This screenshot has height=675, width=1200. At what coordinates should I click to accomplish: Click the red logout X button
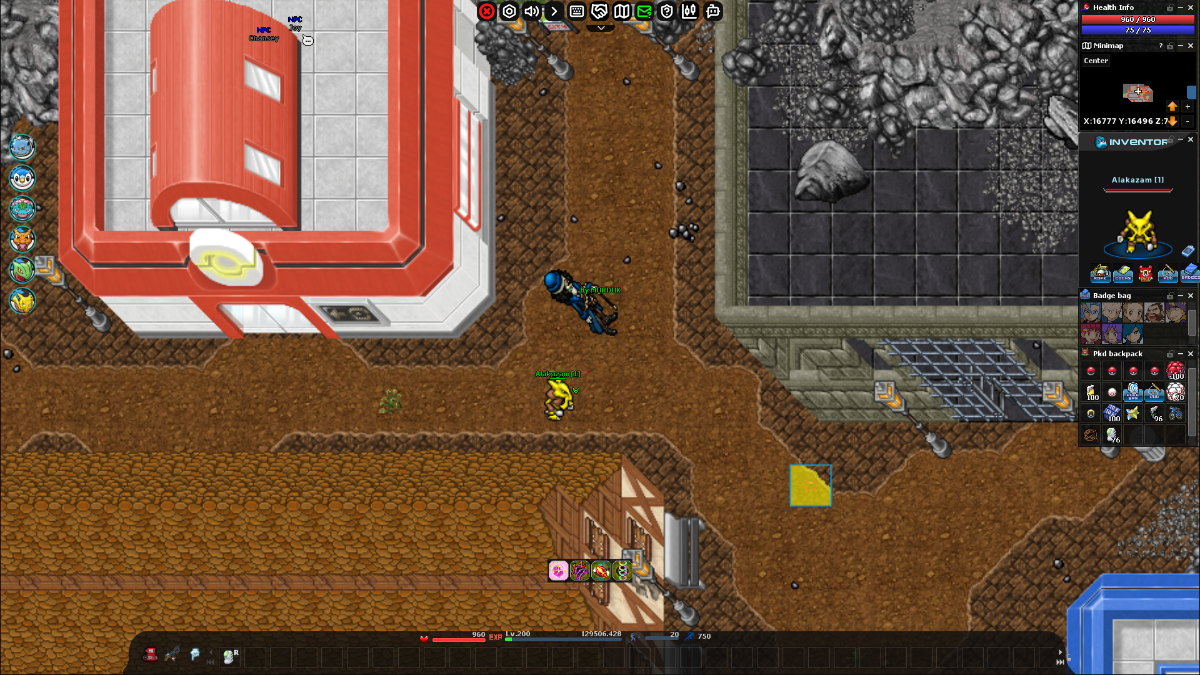pos(487,11)
